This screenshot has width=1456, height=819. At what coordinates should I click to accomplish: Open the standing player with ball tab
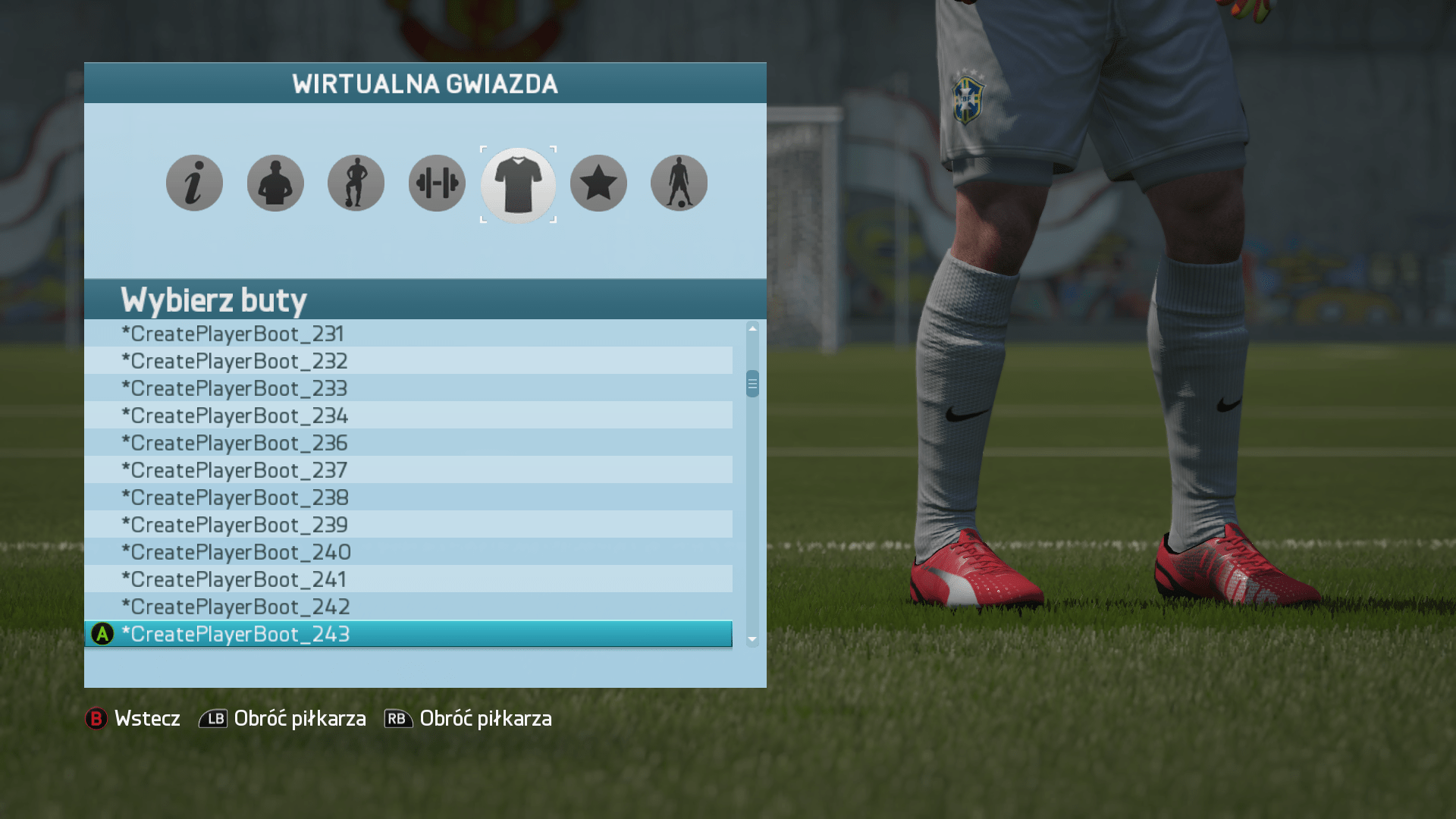tap(679, 184)
